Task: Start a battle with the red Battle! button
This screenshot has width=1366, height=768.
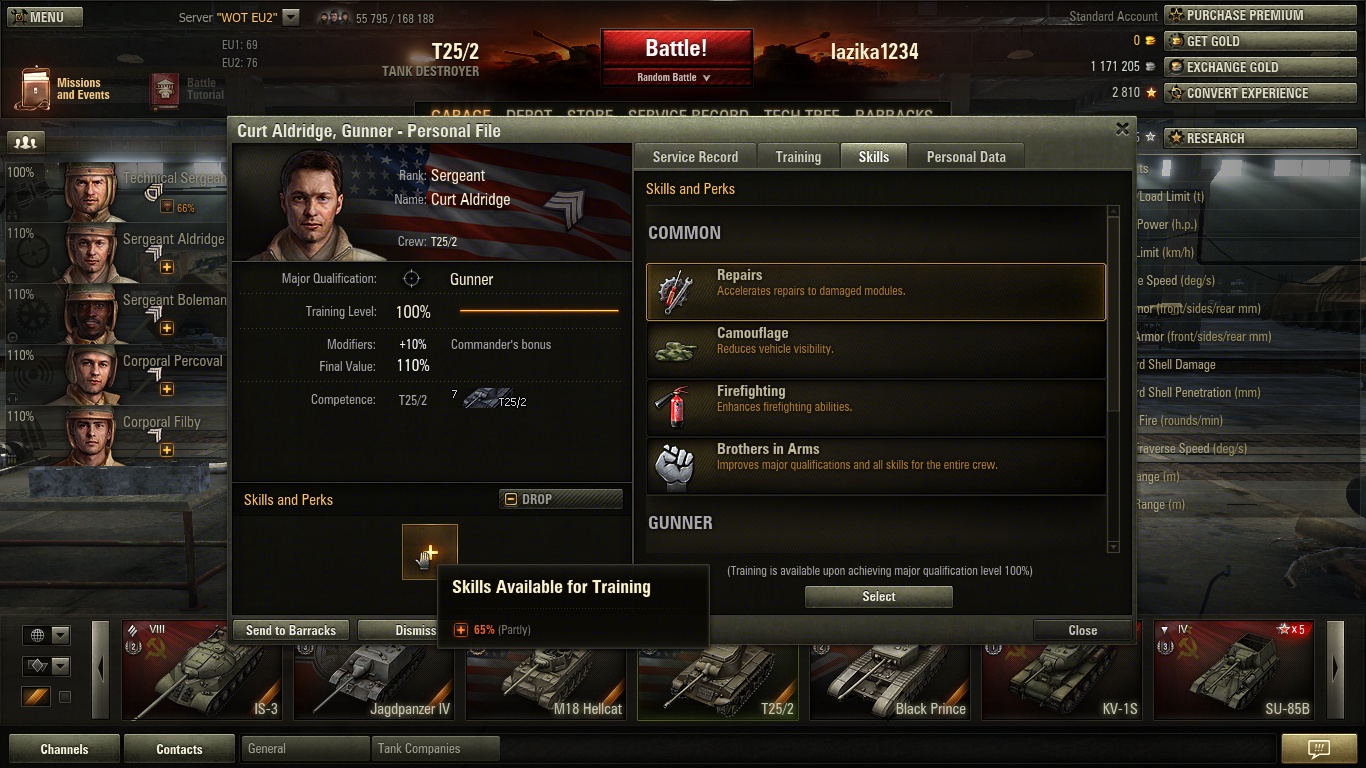Action: (676, 49)
